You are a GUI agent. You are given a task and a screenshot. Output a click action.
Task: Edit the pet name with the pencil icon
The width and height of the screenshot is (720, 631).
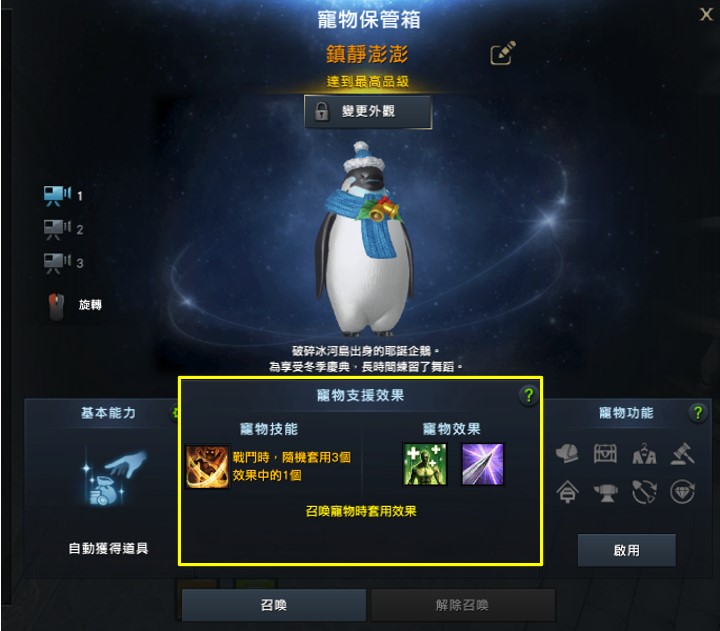pos(502,54)
